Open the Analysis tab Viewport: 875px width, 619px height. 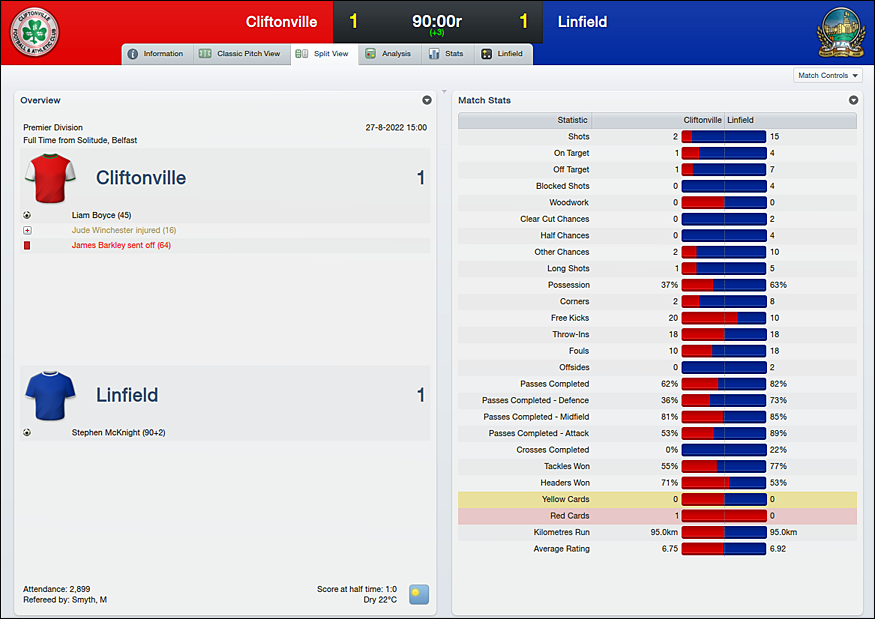[388, 54]
